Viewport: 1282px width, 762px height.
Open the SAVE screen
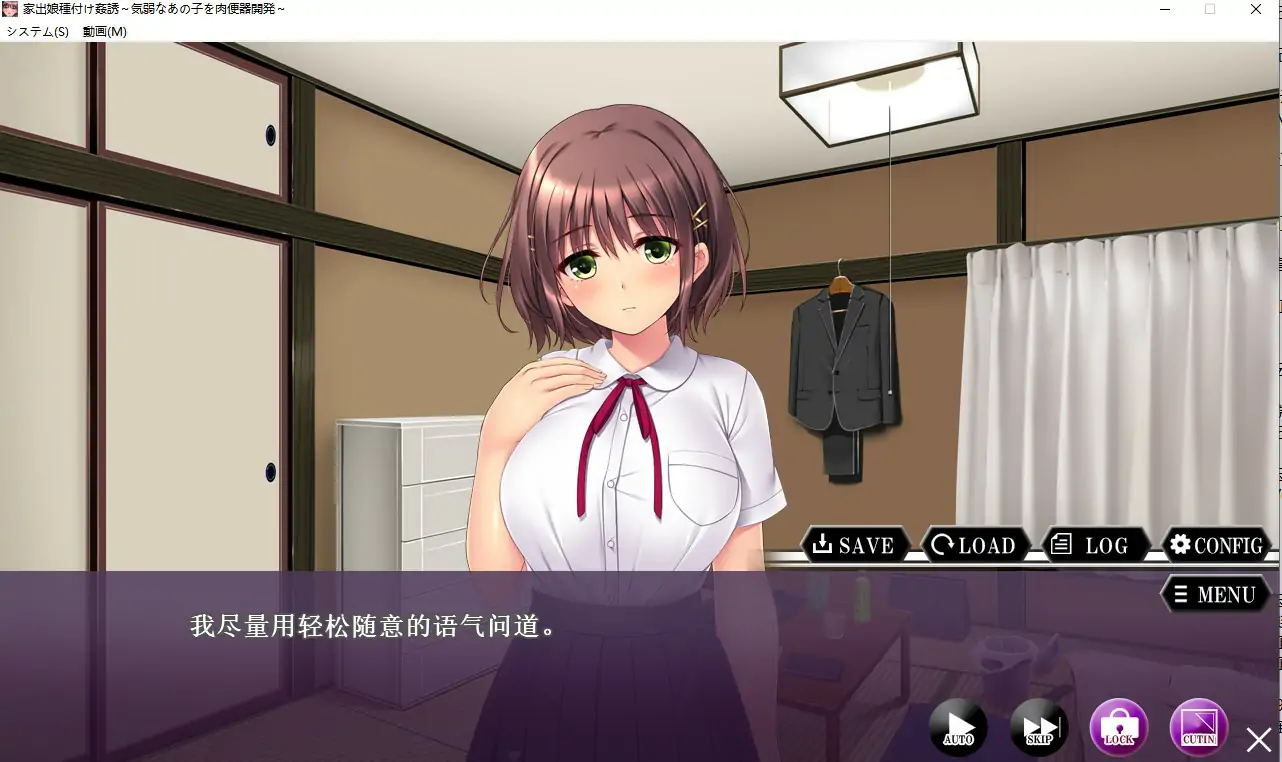[x=855, y=545]
